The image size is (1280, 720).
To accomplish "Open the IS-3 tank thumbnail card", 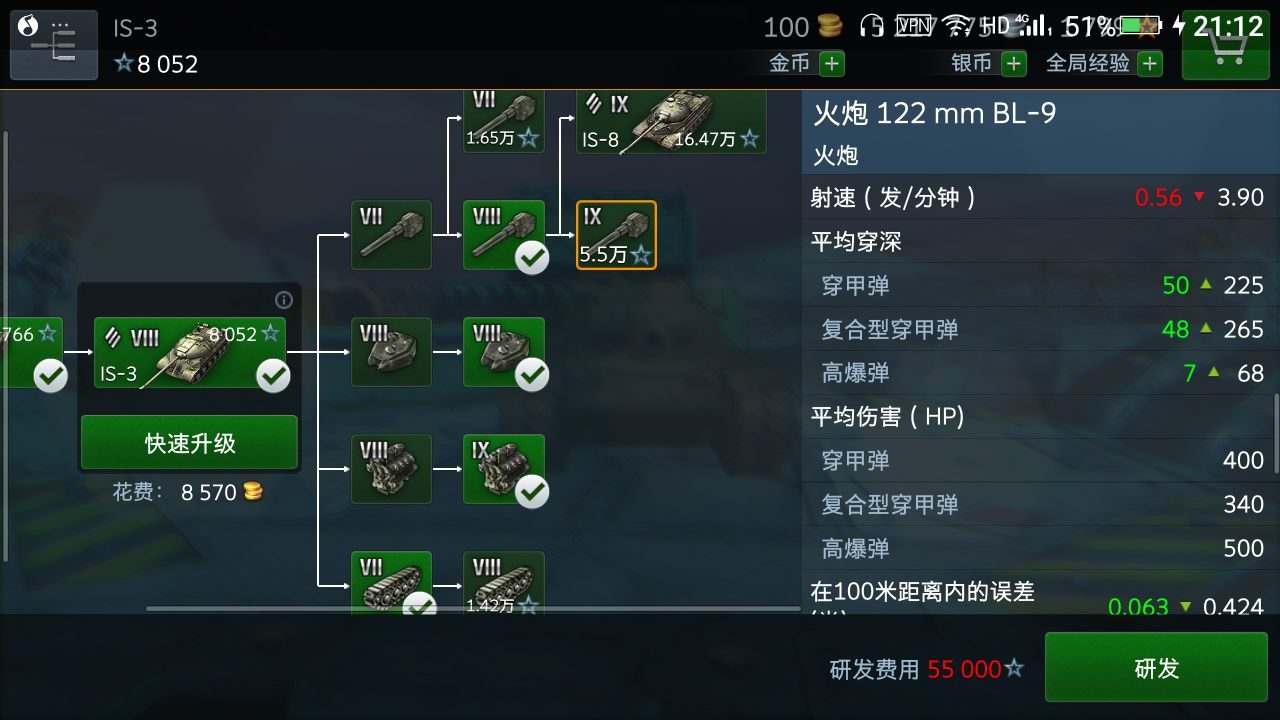I will pyautogui.click(x=189, y=352).
